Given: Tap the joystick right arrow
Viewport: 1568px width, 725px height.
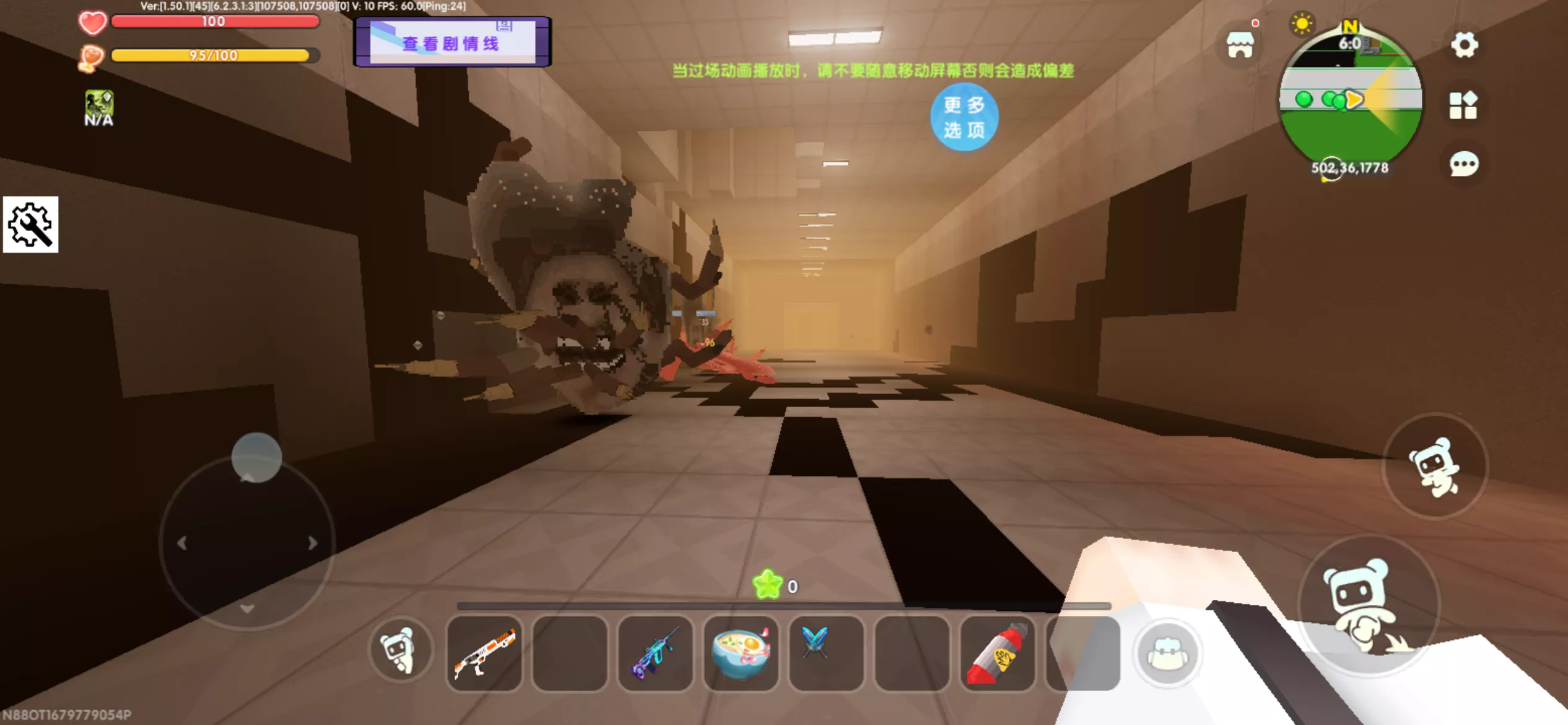Looking at the screenshot, I should pos(313,543).
